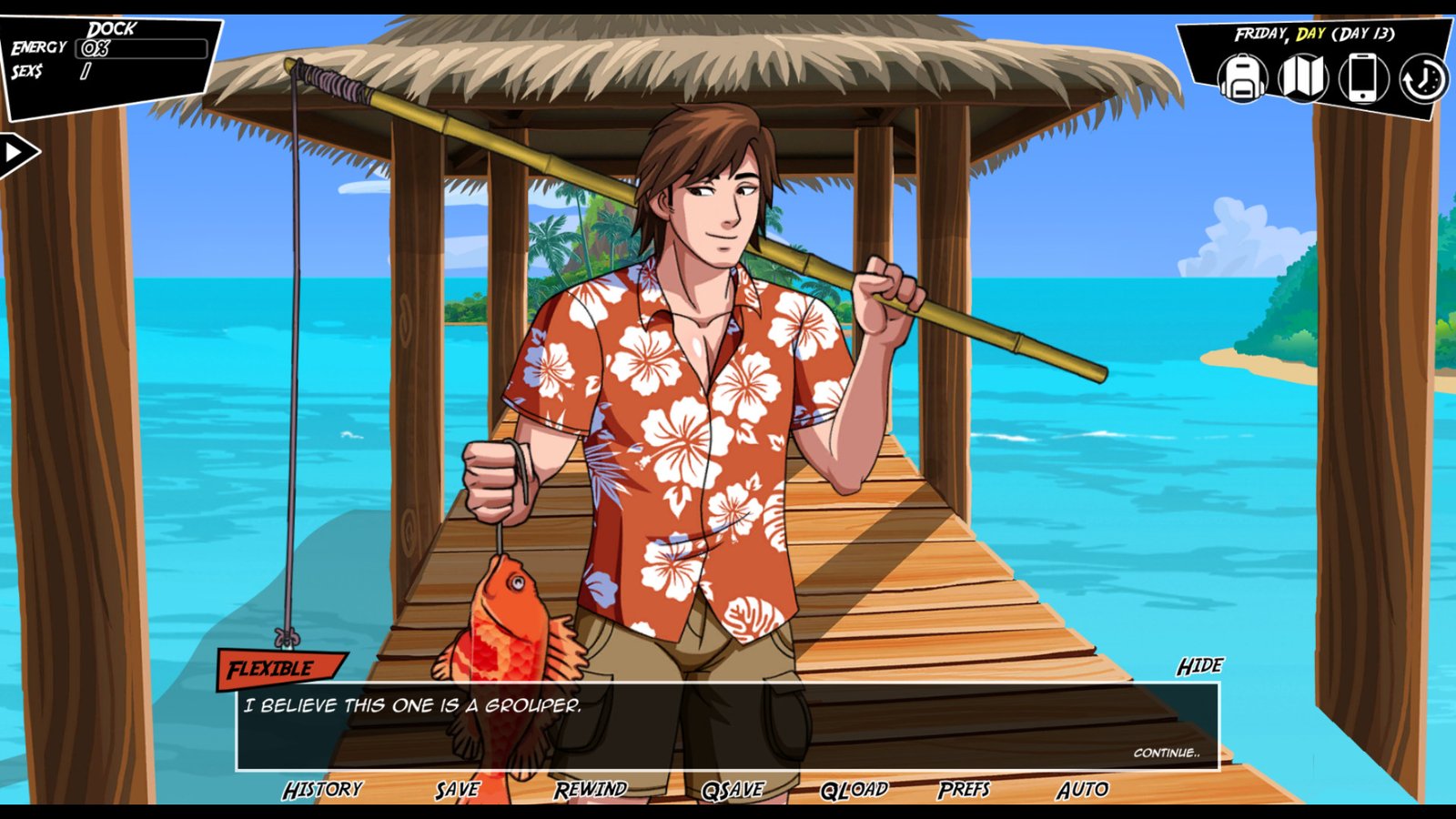Image resolution: width=1456 pixels, height=819 pixels.
Task: Click the arrow flag on the left edge
Action: pyautogui.click(x=14, y=150)
